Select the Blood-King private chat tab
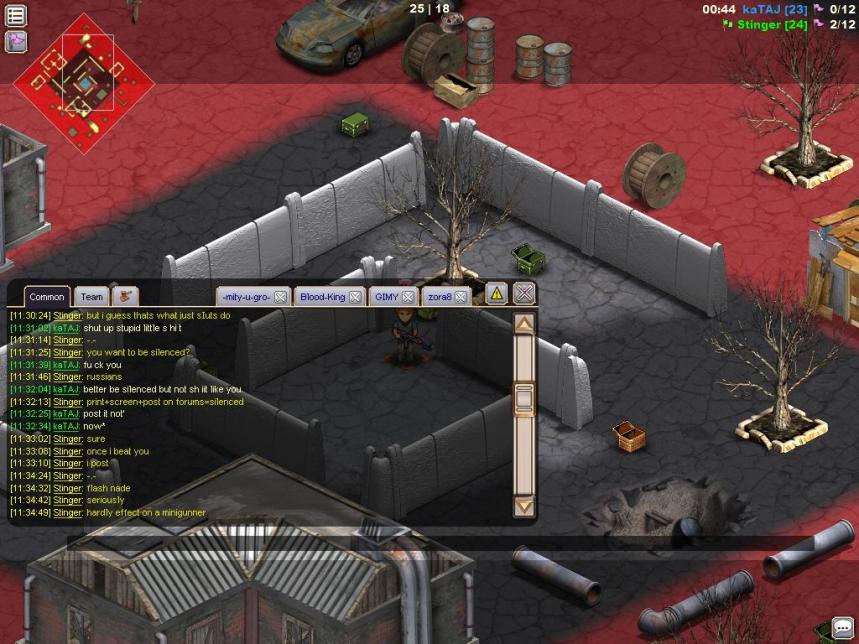The image size is (859, 644). [321, 297]
